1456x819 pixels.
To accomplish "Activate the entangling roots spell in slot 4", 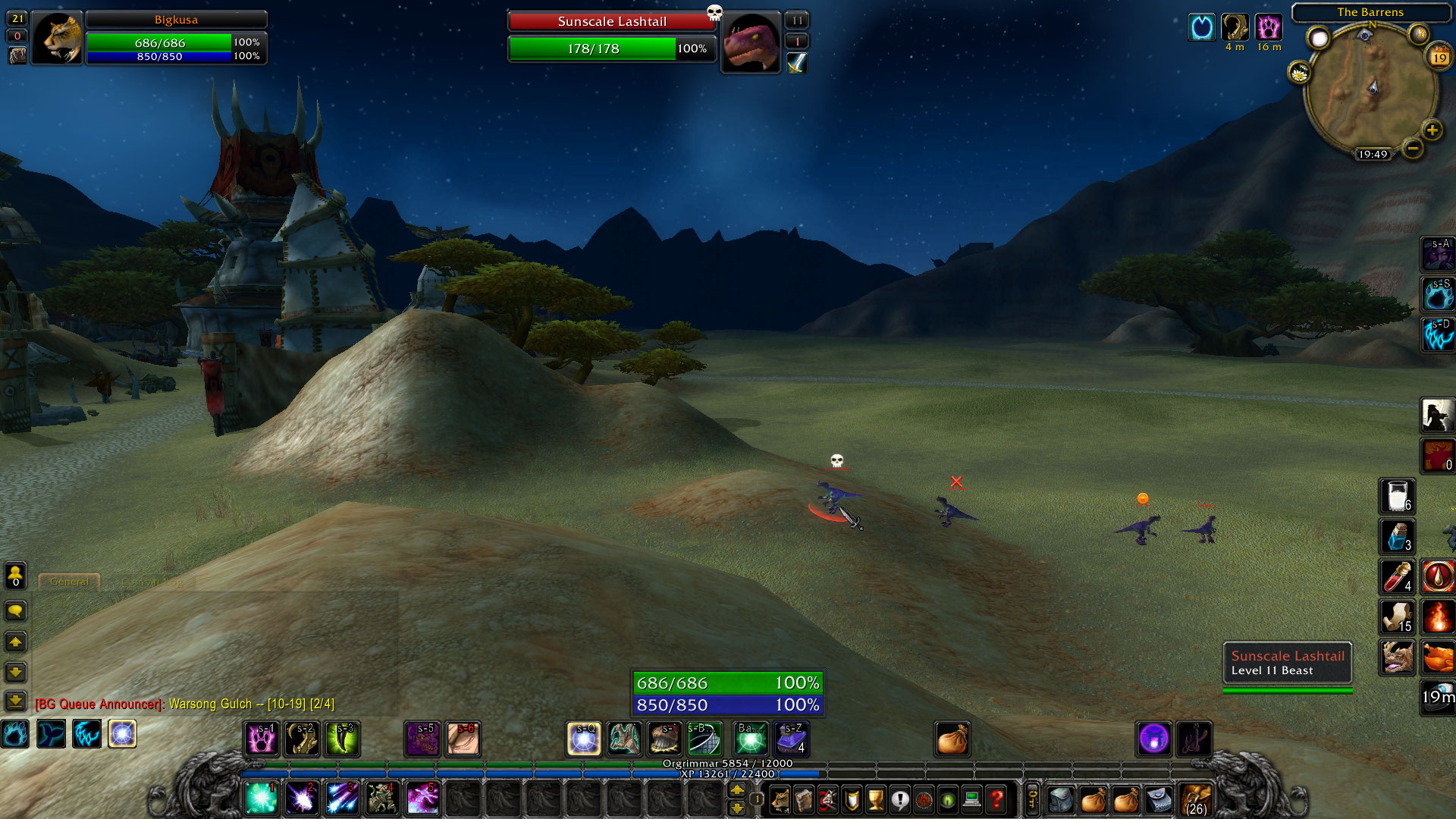I will click(x=382, y=798).
